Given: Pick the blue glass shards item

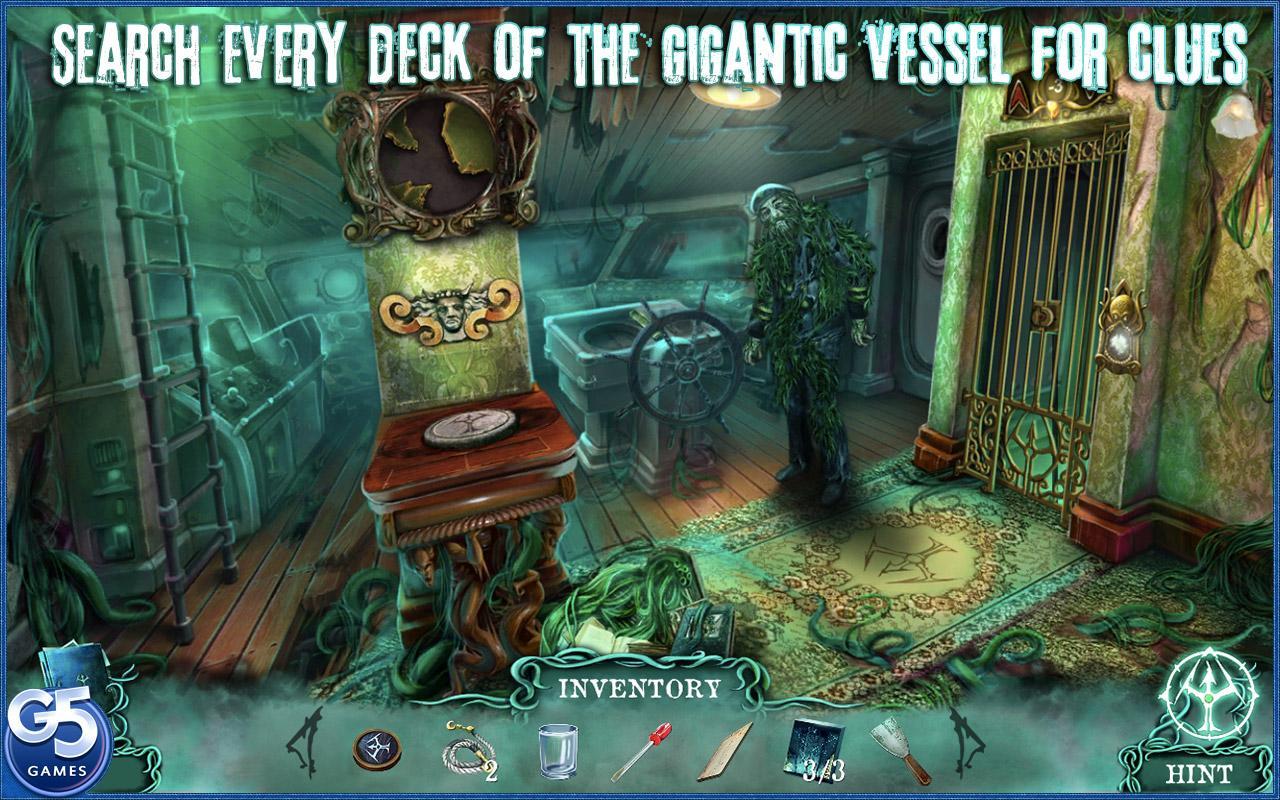Looking at the screenshot, I should pyautogui.click(x=816, y=747).
